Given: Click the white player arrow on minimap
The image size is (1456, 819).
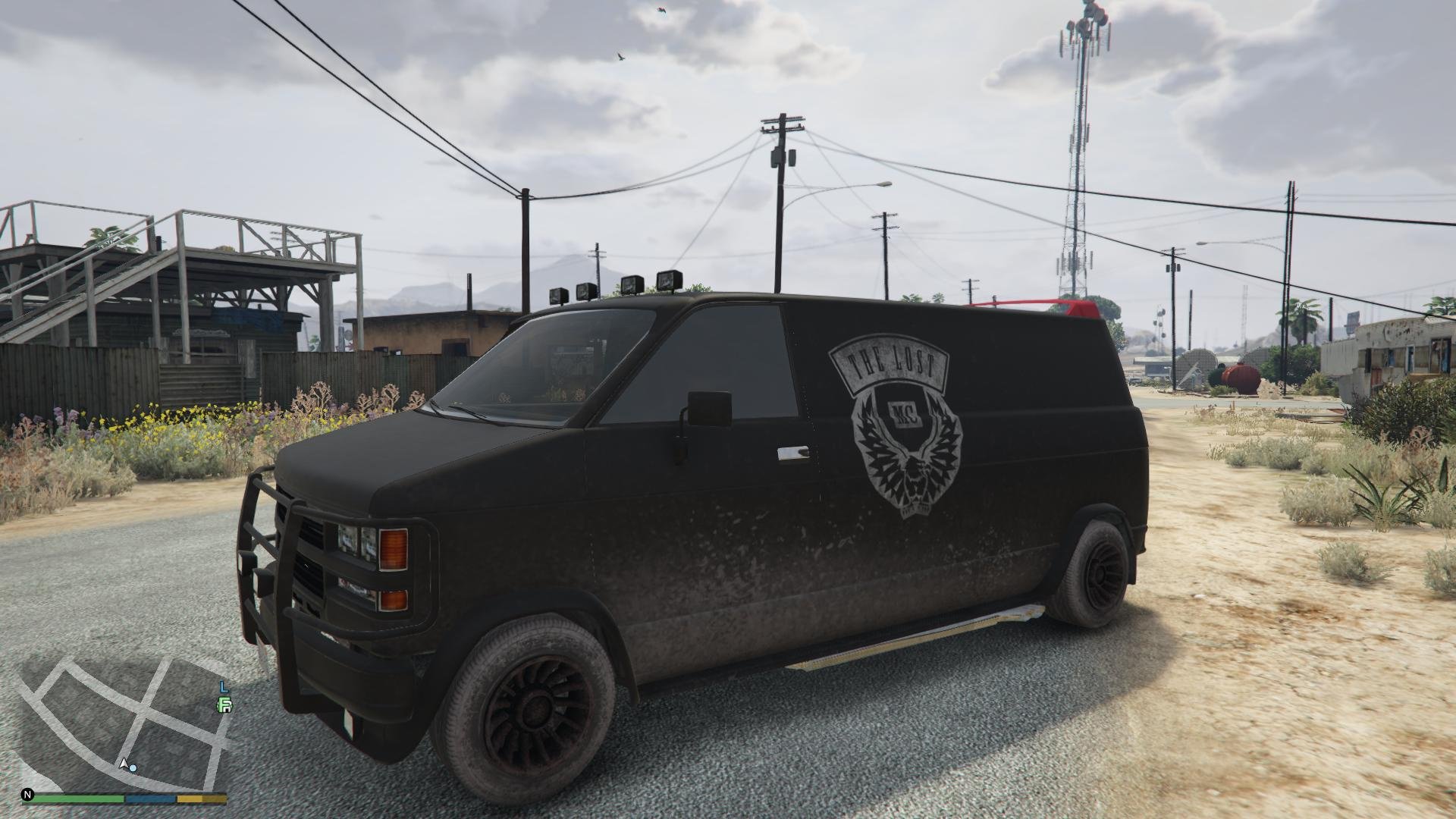Looking at the screenshot, I should [x=123, y=762].
